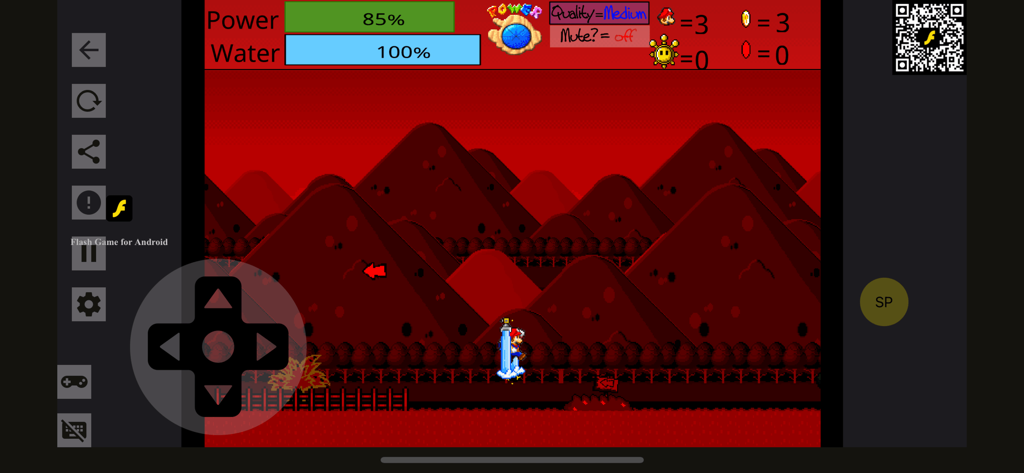Open the emulator settings gear
Image resolution: width=1024 pixels, height=473 pixels.
click(x=89, y=305)
